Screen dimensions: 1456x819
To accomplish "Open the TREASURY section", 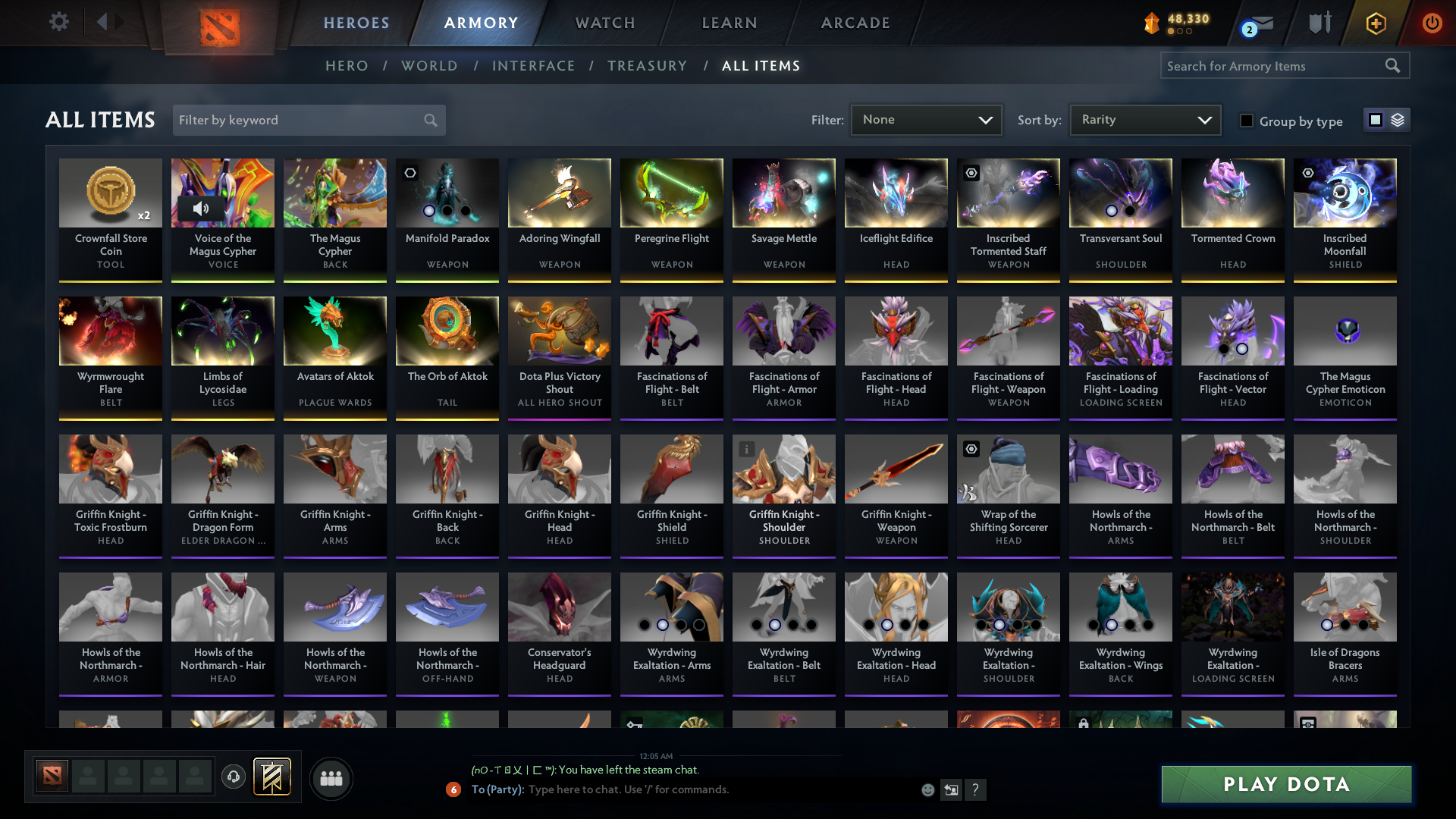I will point(647,66).
